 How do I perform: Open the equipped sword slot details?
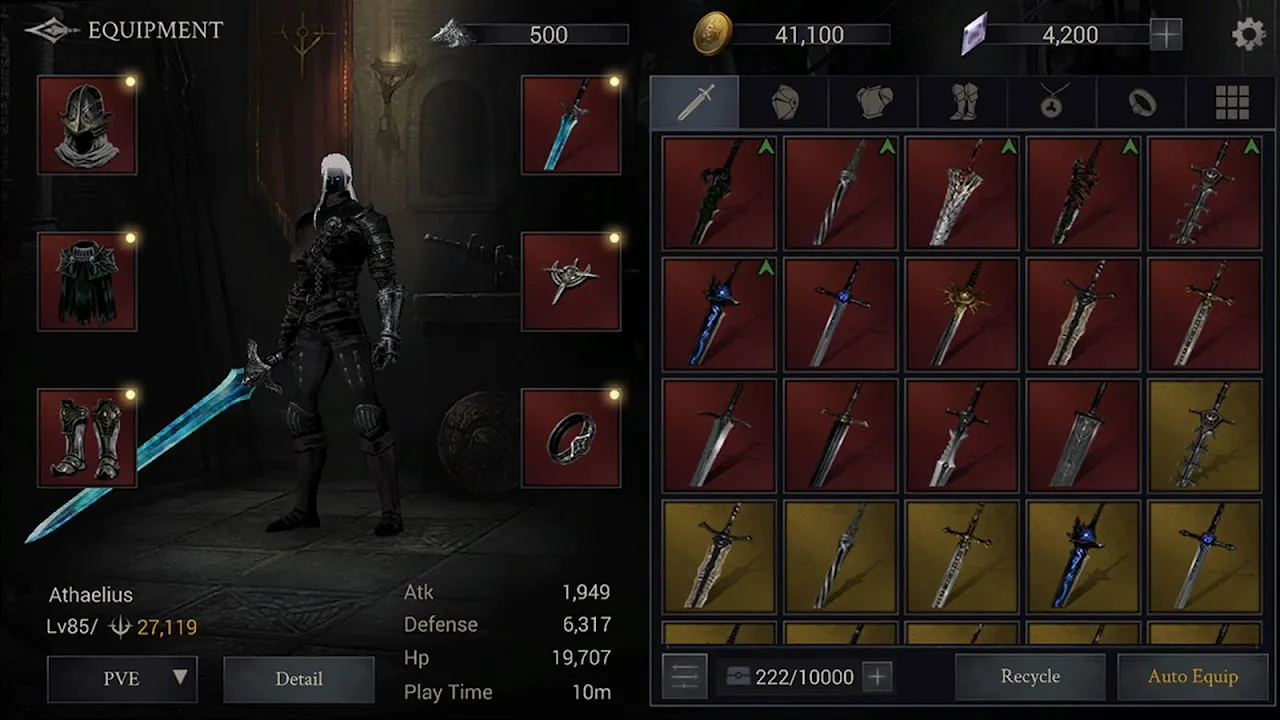click(571, 123)
